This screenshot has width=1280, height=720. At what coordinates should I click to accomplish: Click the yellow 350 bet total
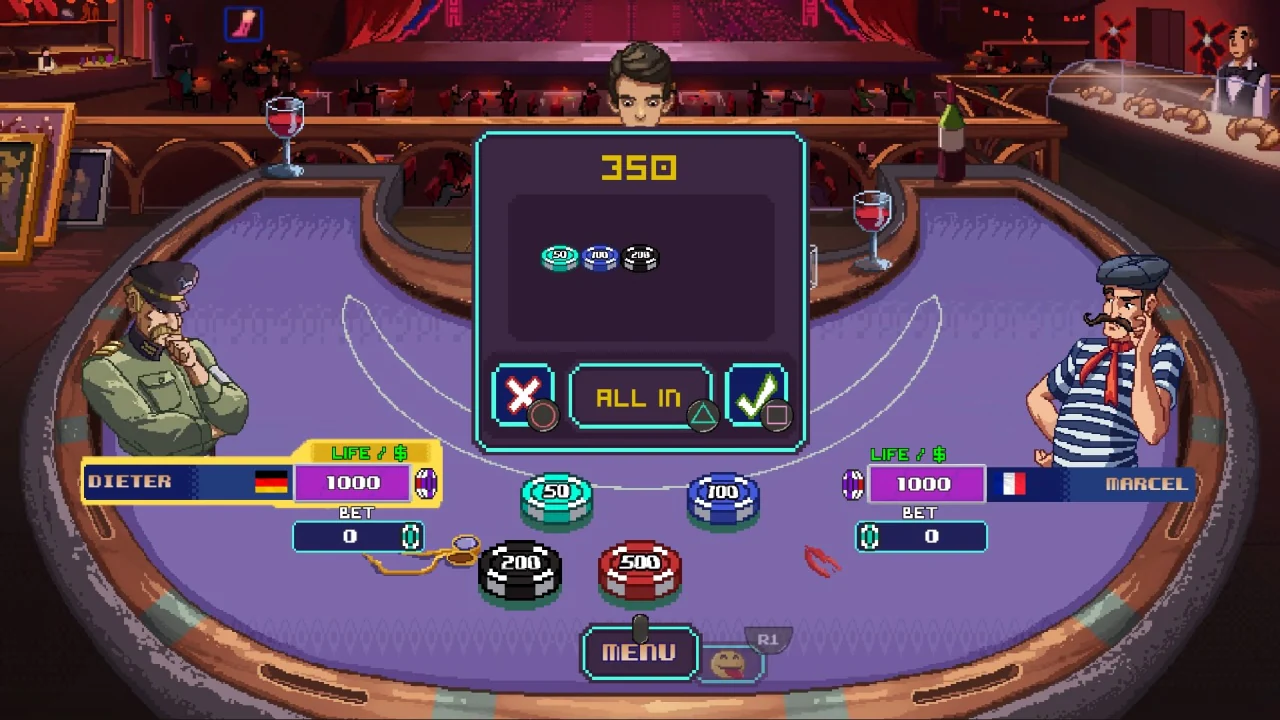click(x=640, y=168)
